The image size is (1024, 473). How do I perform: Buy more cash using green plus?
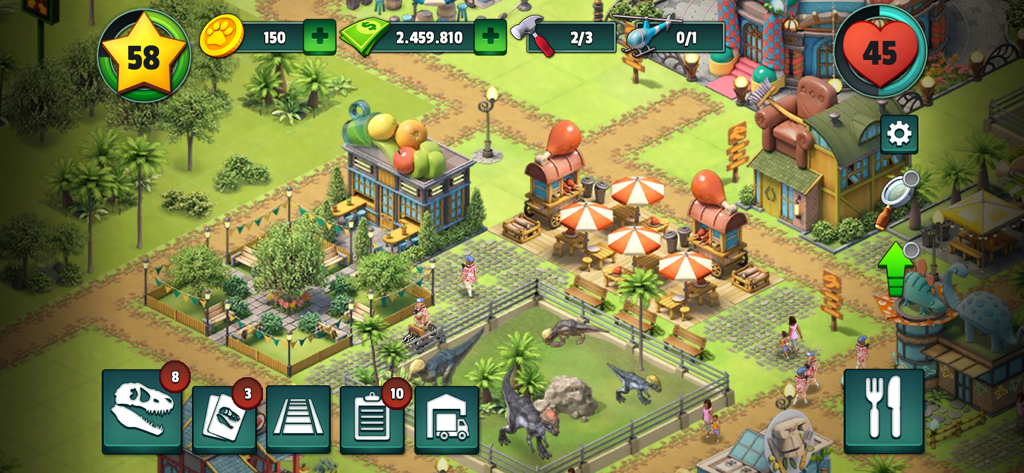(489, 38)
